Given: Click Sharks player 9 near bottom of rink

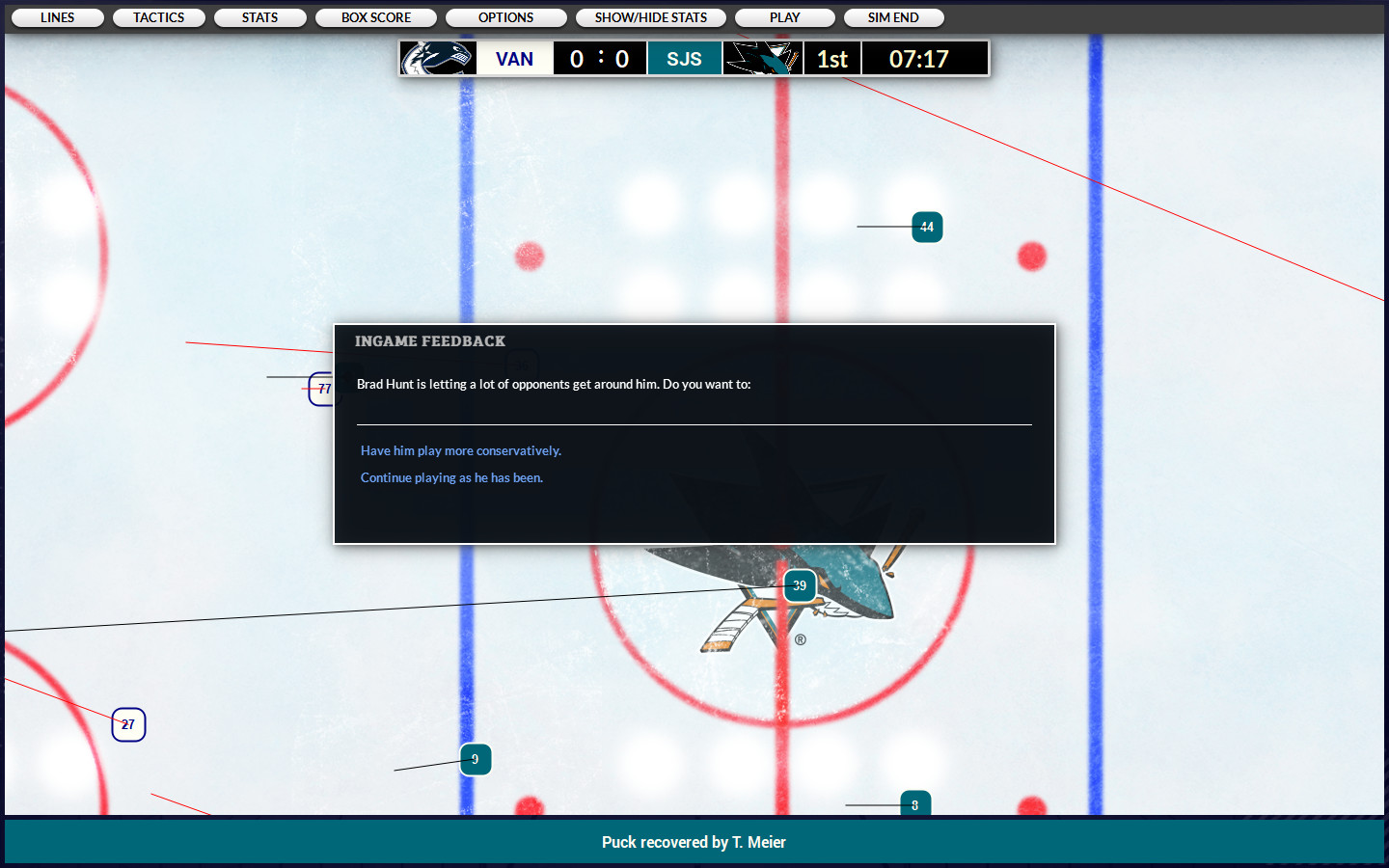Looking at the screenshot, I should (475, 759).
